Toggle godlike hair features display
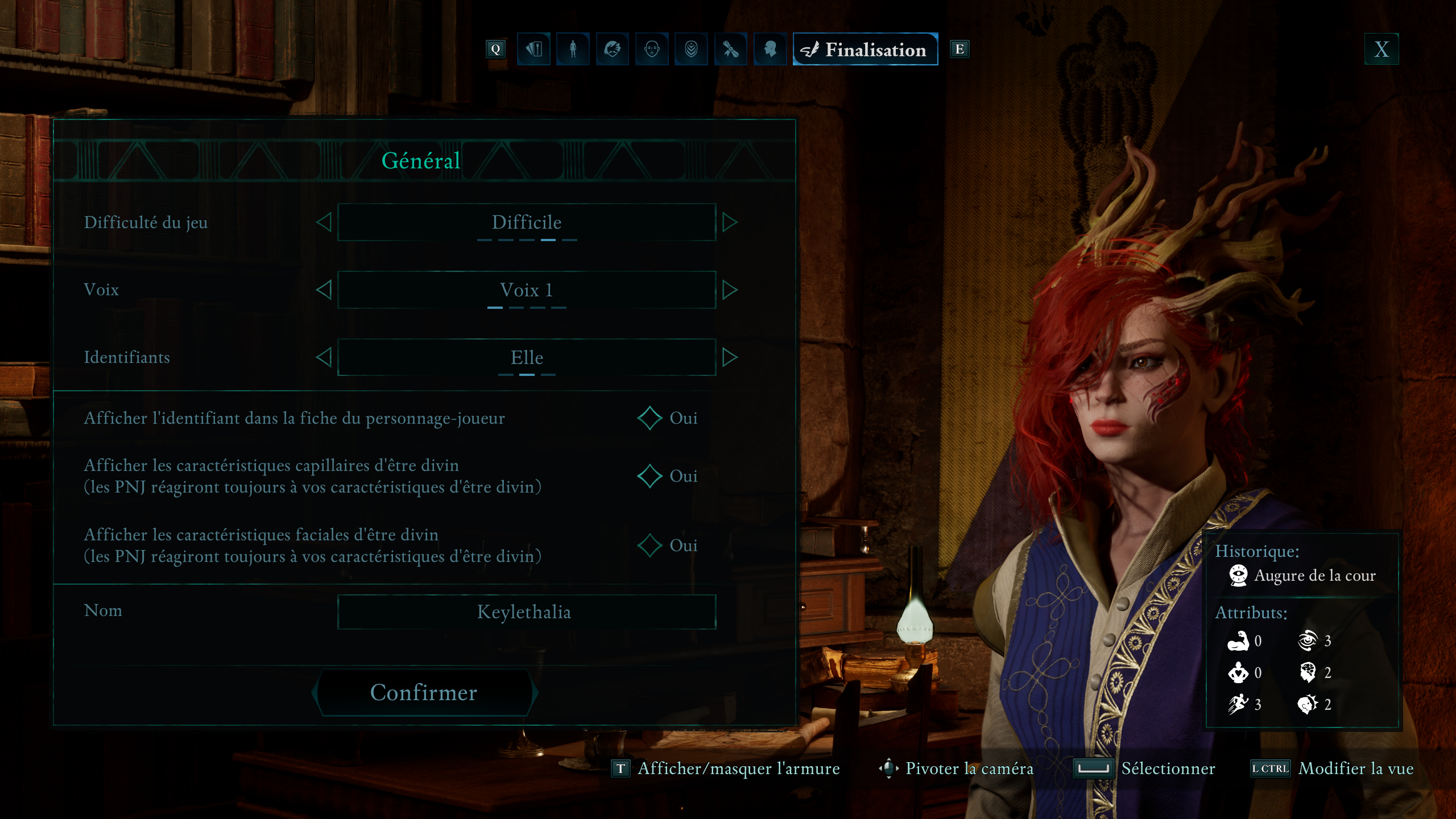Viewport: 1456px width, 819px height. (x=650, y=476)
